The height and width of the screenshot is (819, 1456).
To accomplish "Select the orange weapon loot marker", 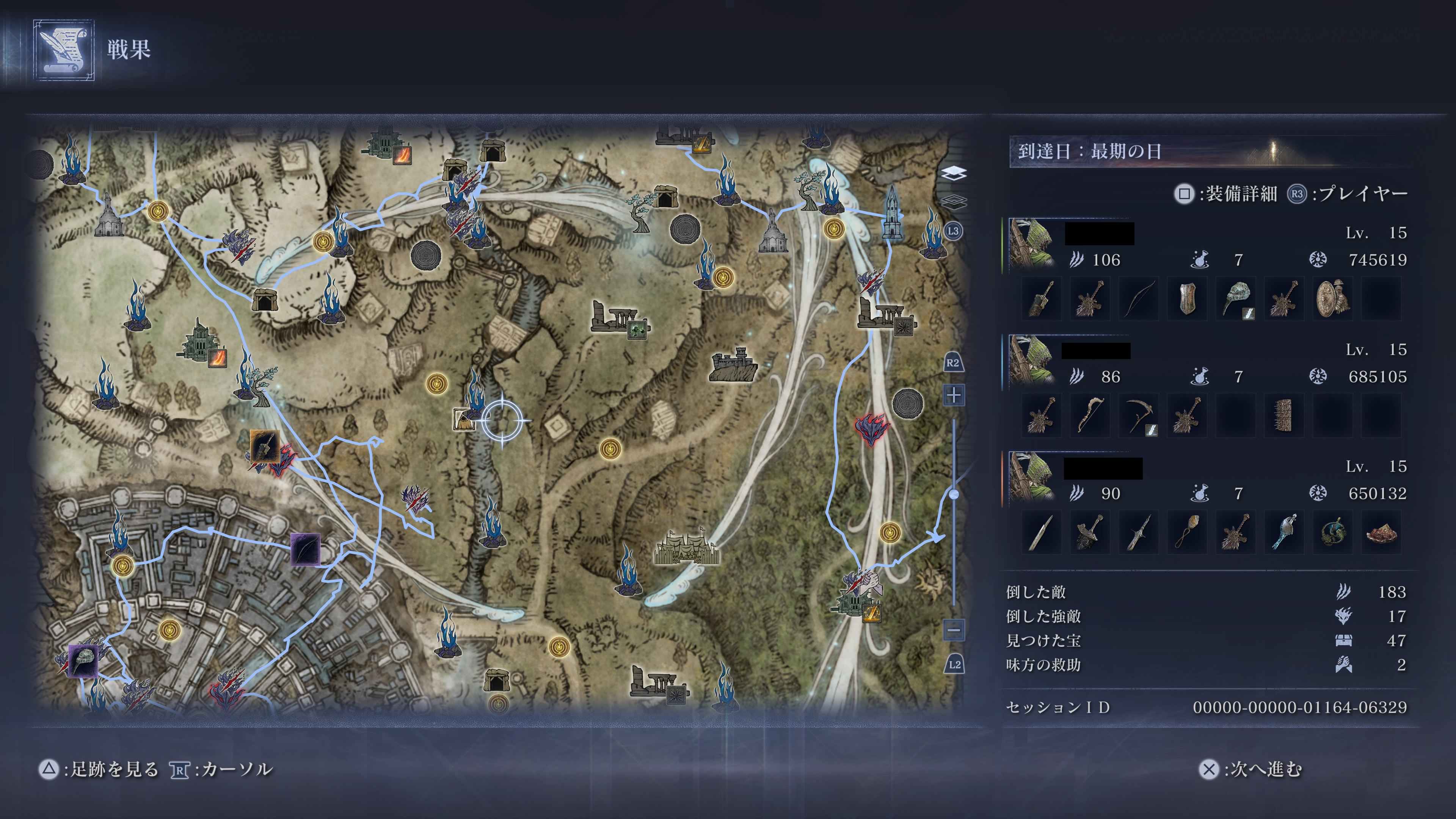I will pos(265,447).
